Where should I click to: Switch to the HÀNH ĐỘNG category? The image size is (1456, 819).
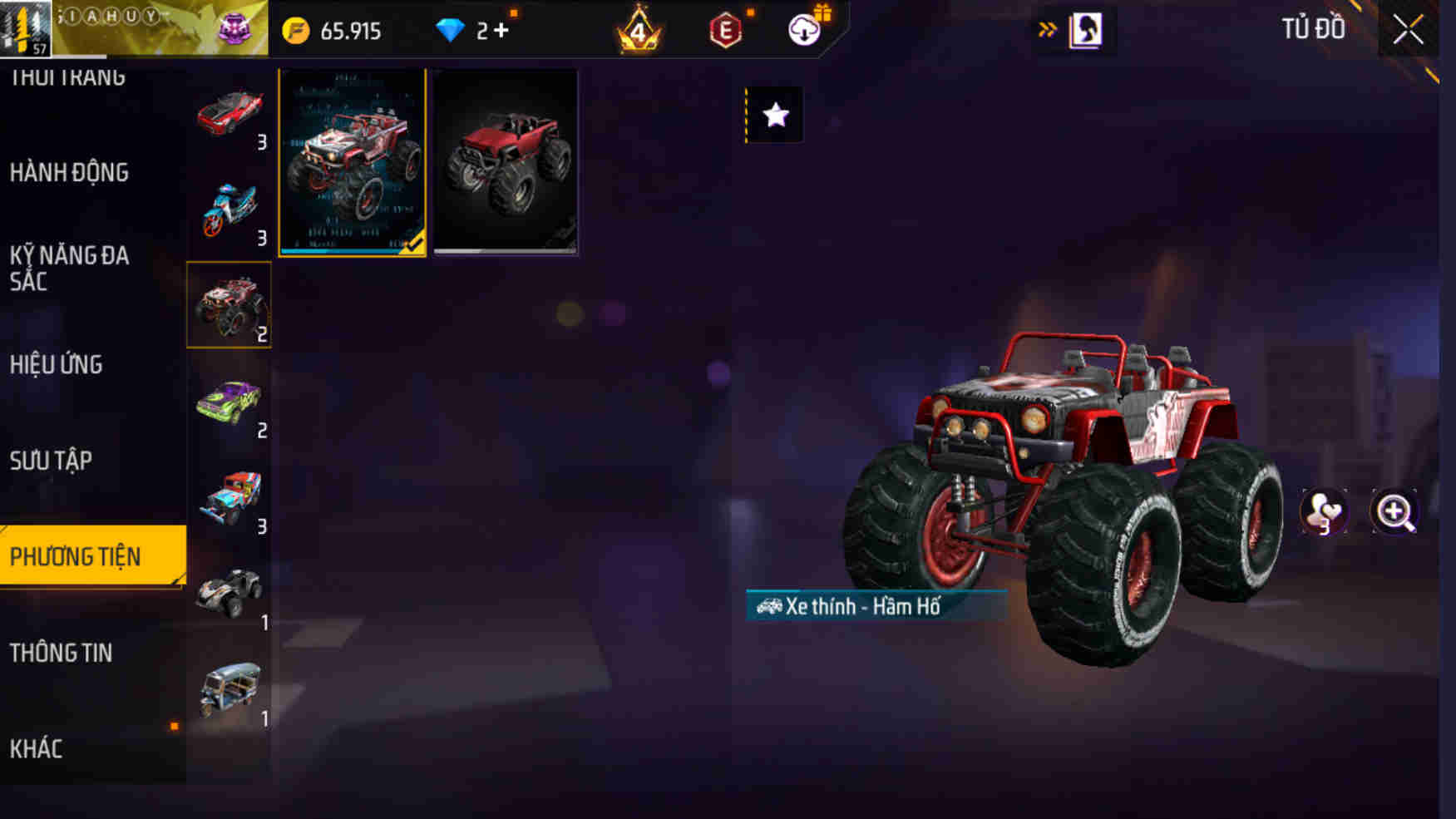point(70,173)
